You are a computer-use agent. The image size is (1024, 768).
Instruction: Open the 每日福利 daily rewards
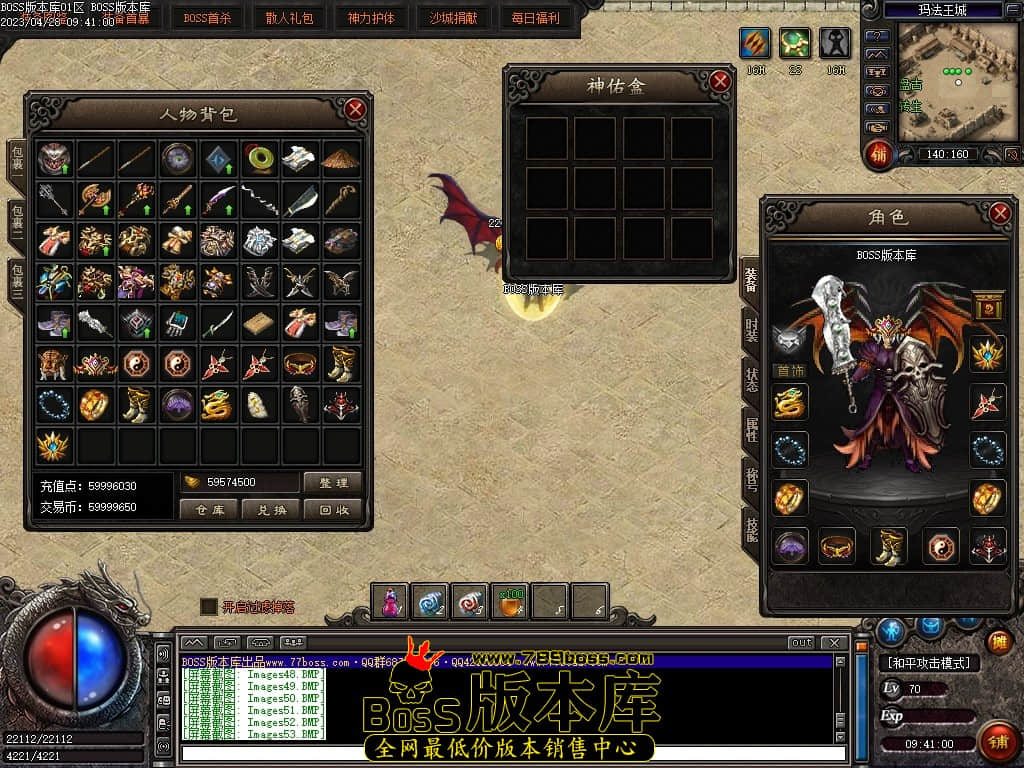point(535,17)
